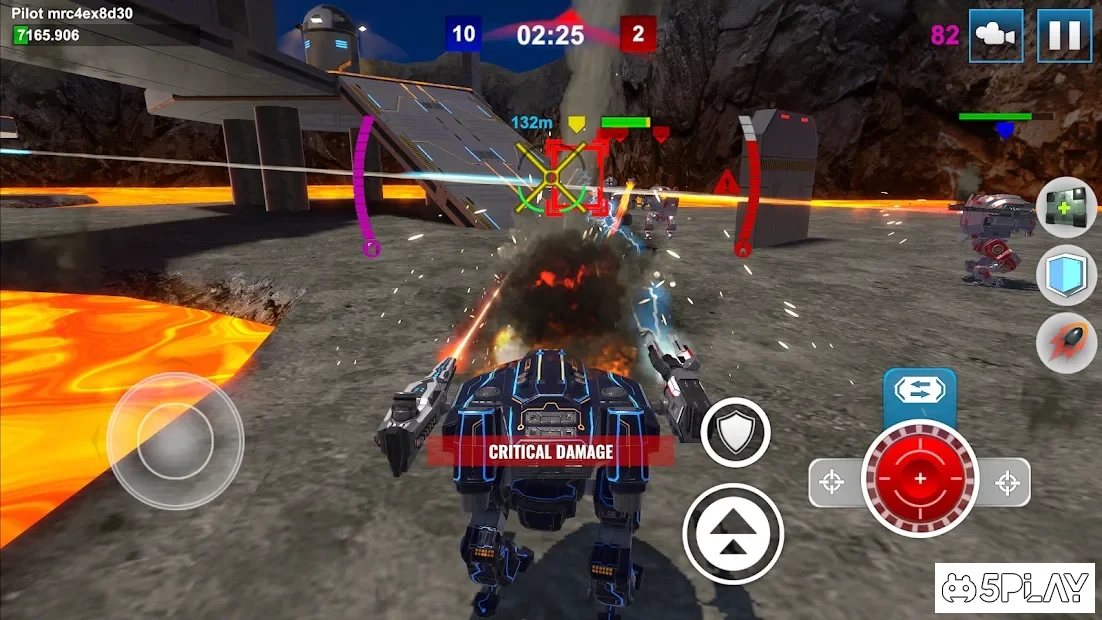The height and width of the screenshot is (620, 1102).
Task: Launch the rocket ability
Action: pos(1066,343)
